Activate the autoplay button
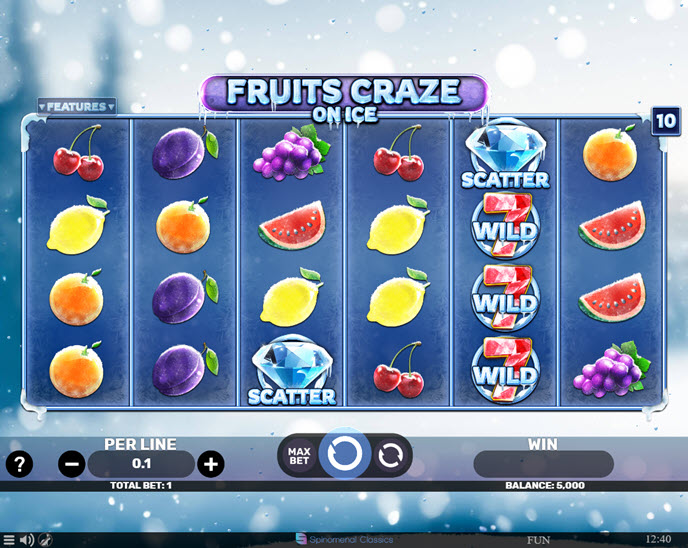 coord(390,456)
